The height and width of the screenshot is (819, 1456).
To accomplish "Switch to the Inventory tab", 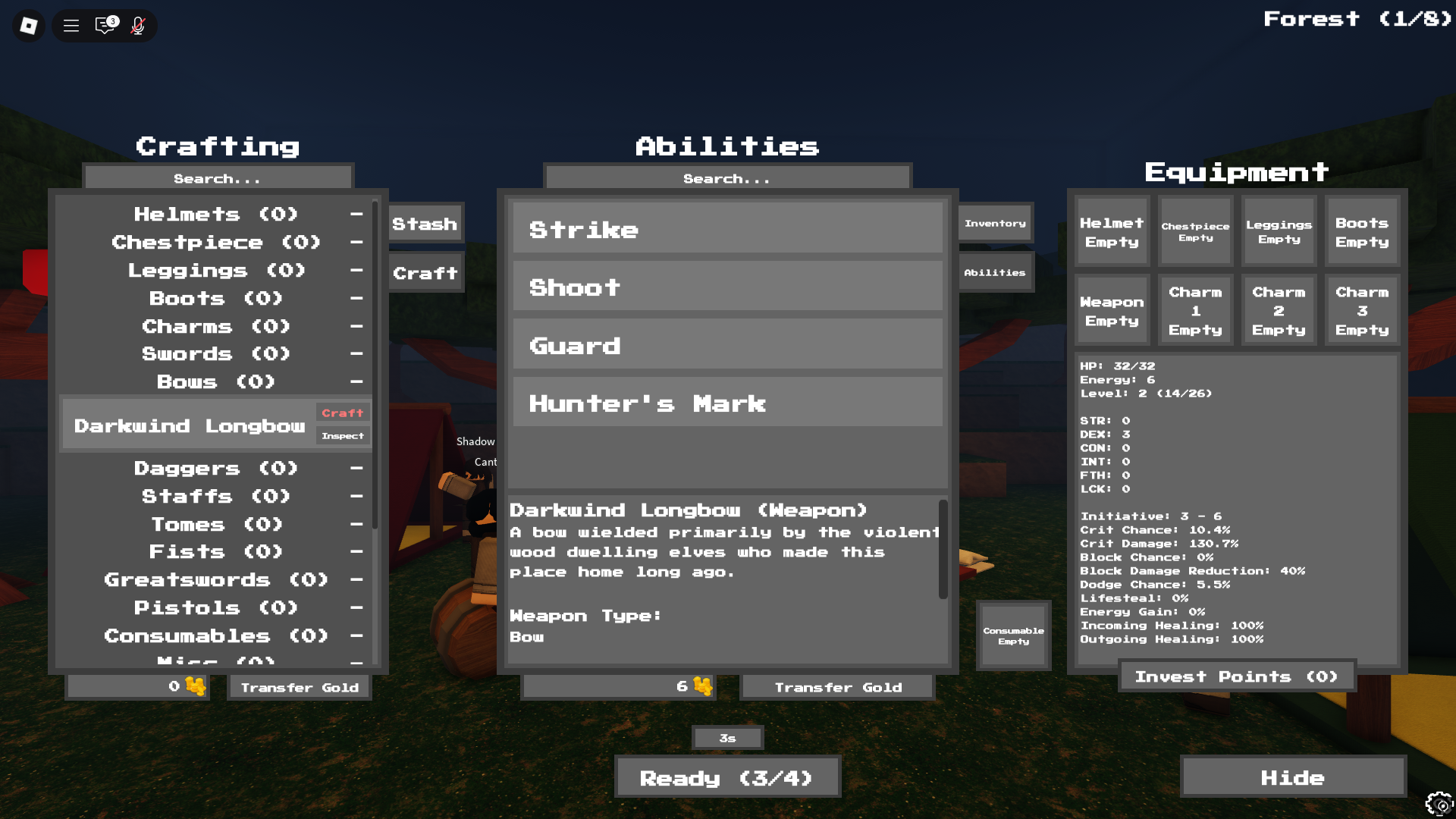I will (x=994, y=222).
